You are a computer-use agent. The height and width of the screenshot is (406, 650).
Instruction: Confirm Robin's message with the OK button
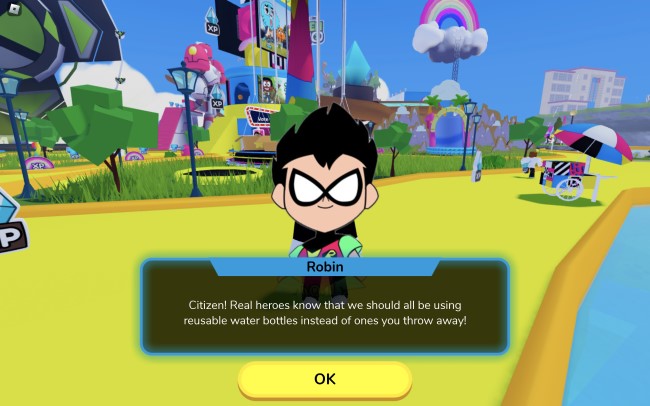coord(324,379)
